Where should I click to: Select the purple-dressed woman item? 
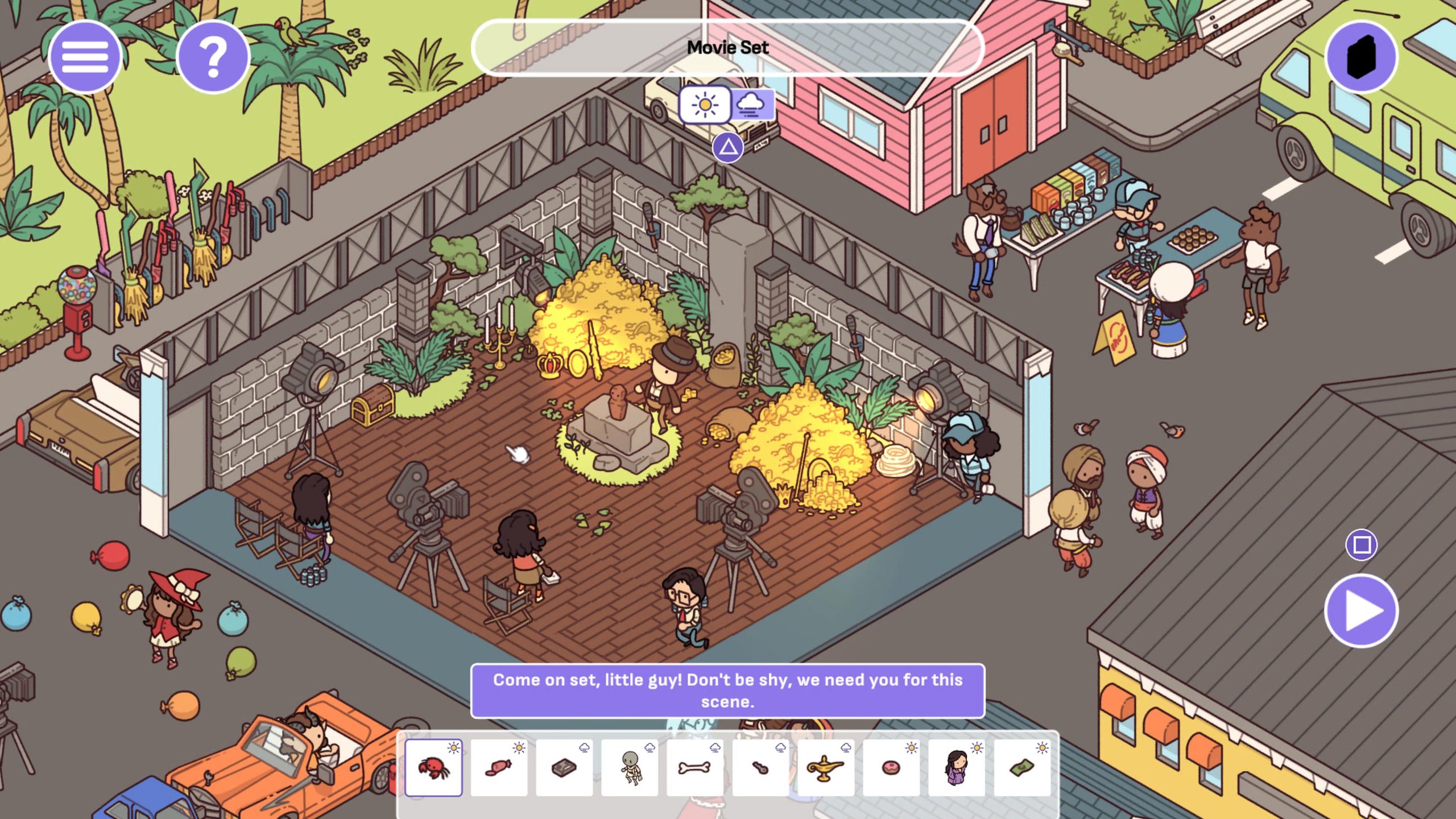[956, 768]
